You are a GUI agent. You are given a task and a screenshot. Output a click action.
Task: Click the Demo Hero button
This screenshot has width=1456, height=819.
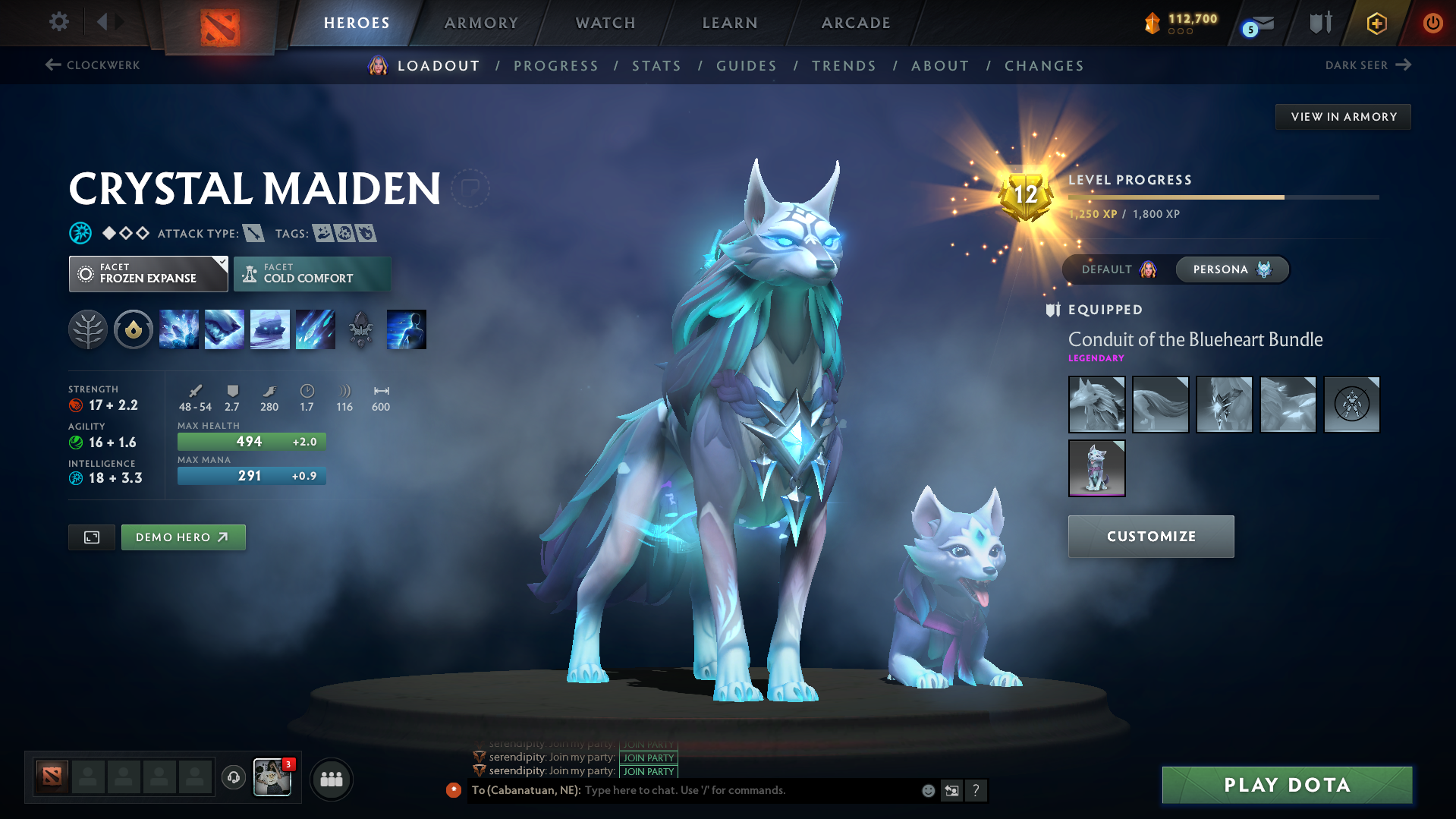(x=183, y=537)
